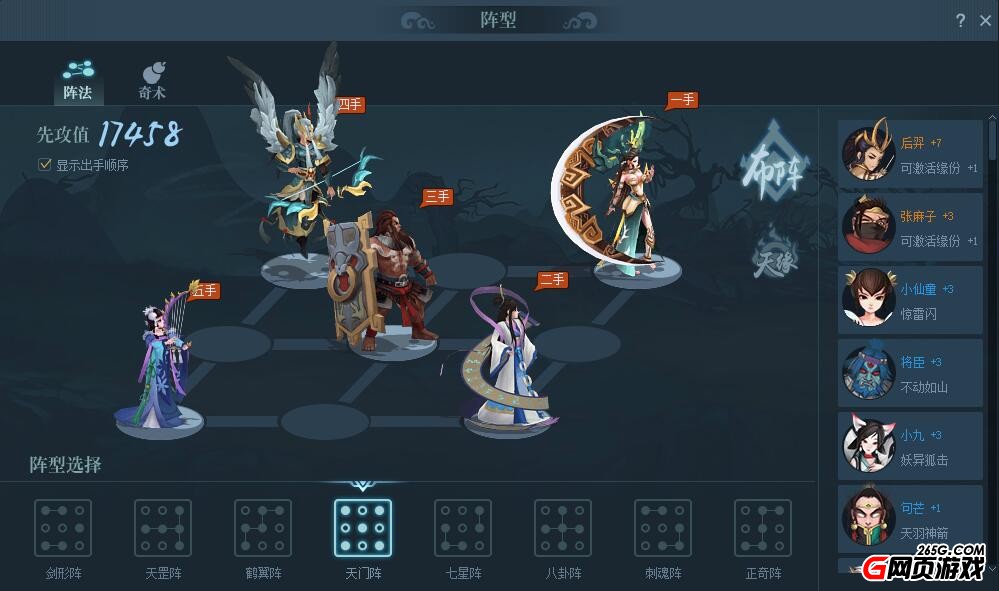This screenshot has width=999, height=591.
Task: Switch to the 八卦阵 formation
Action: 563,529
